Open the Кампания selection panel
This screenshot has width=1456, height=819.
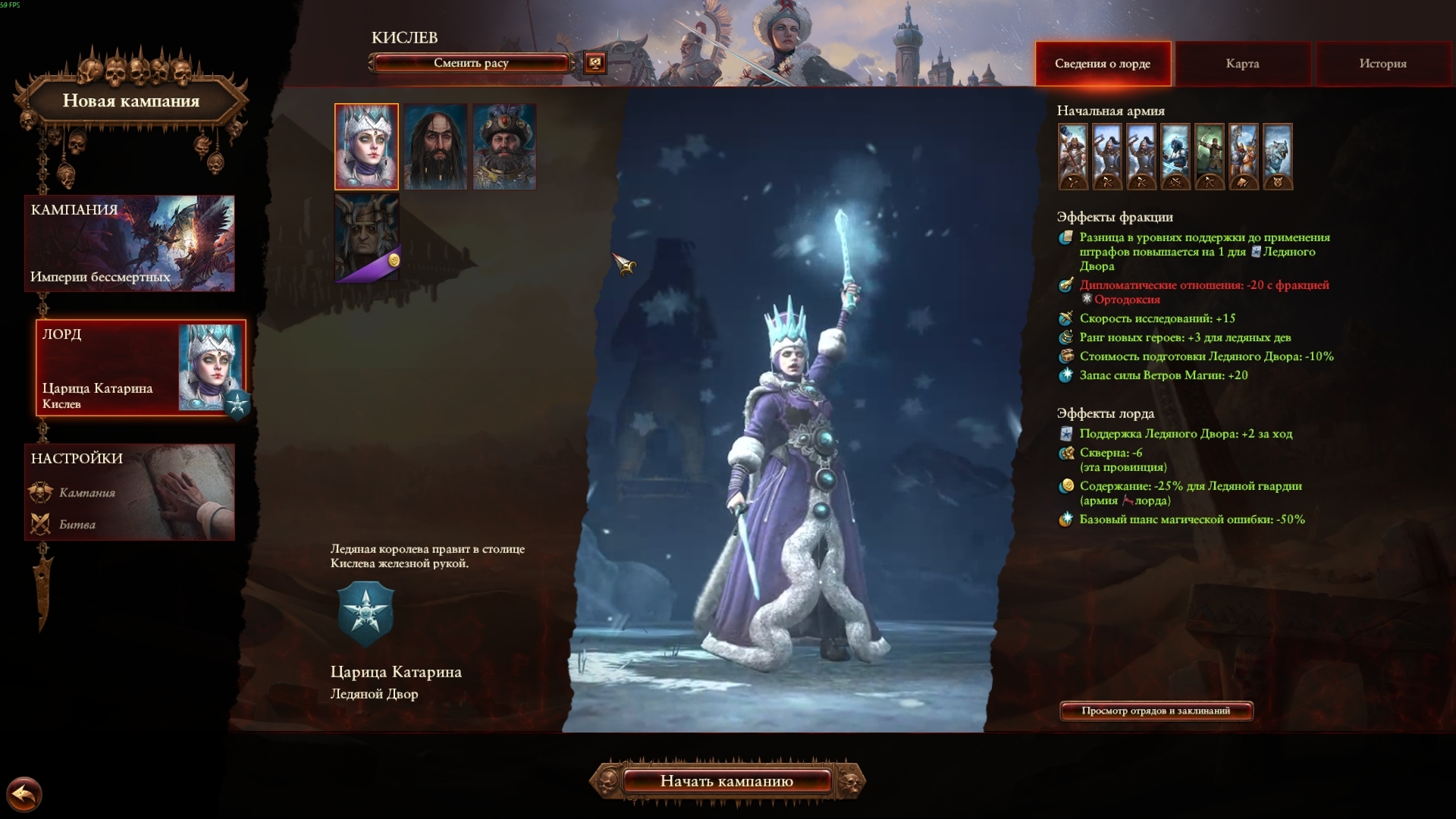point(130,243)
